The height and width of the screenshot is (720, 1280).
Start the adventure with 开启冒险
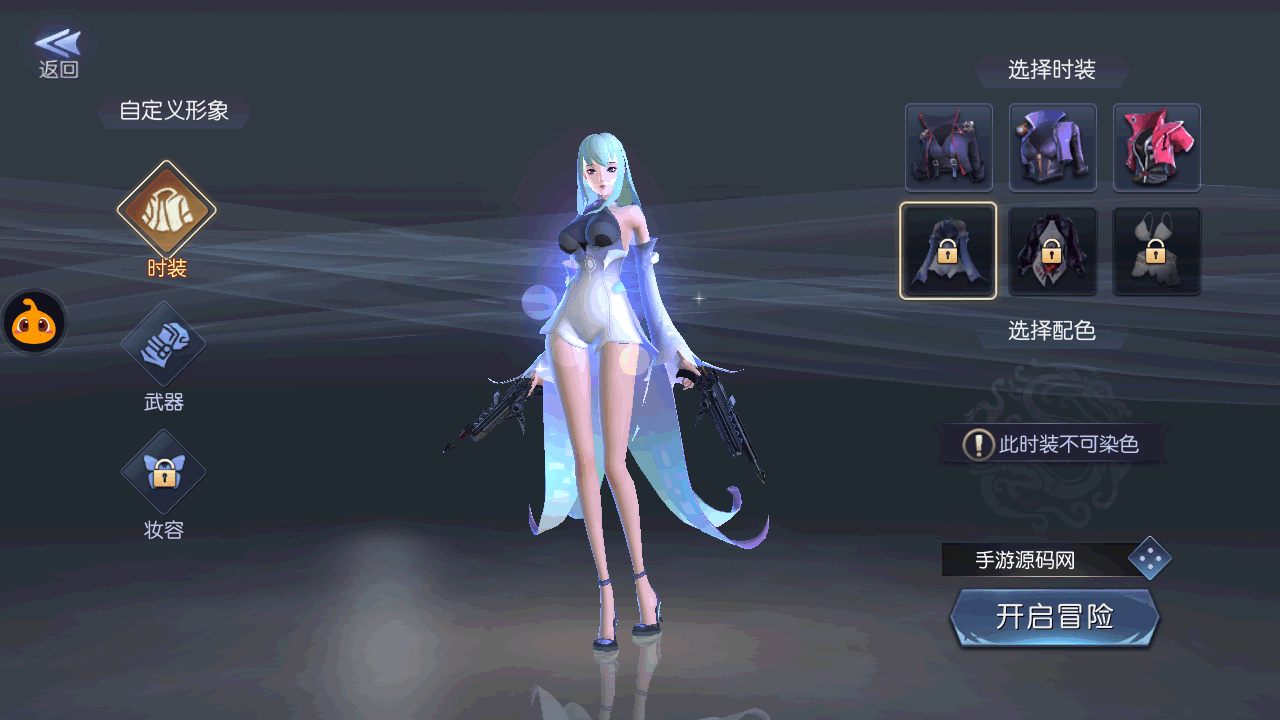(x=1055, y=617)
